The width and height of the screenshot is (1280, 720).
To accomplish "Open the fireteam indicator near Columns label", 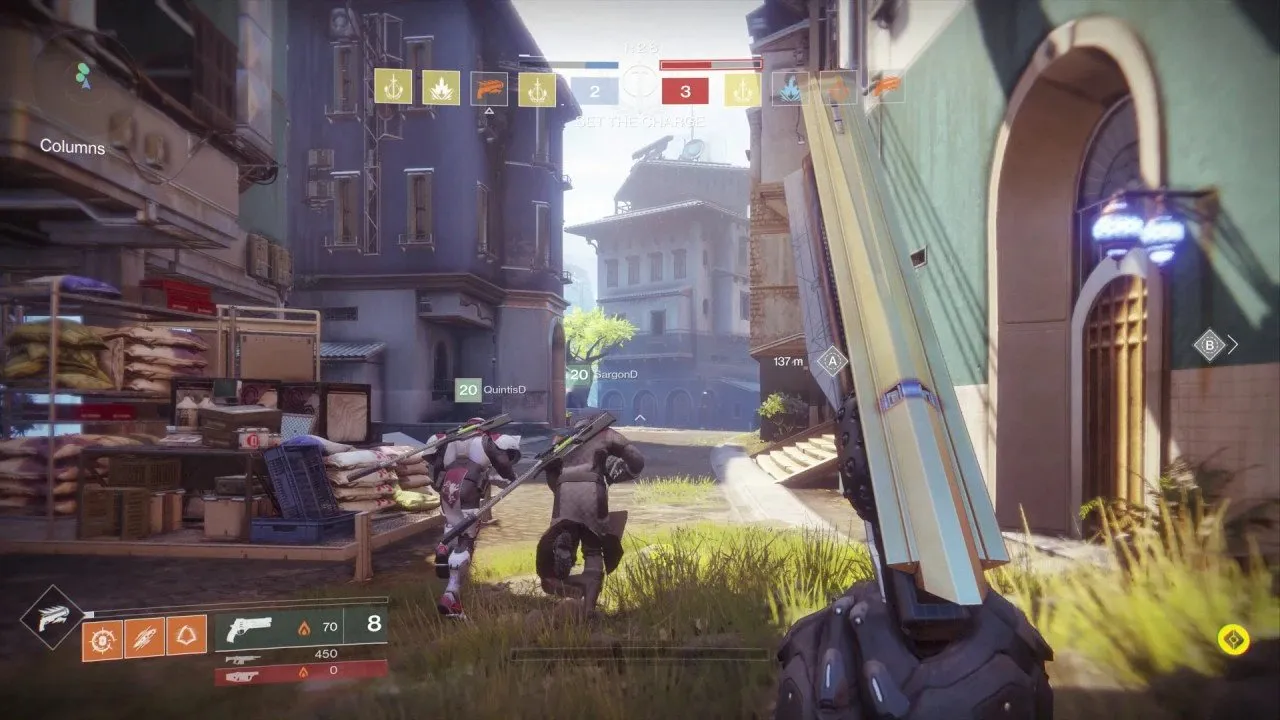I will pos(83,75).
